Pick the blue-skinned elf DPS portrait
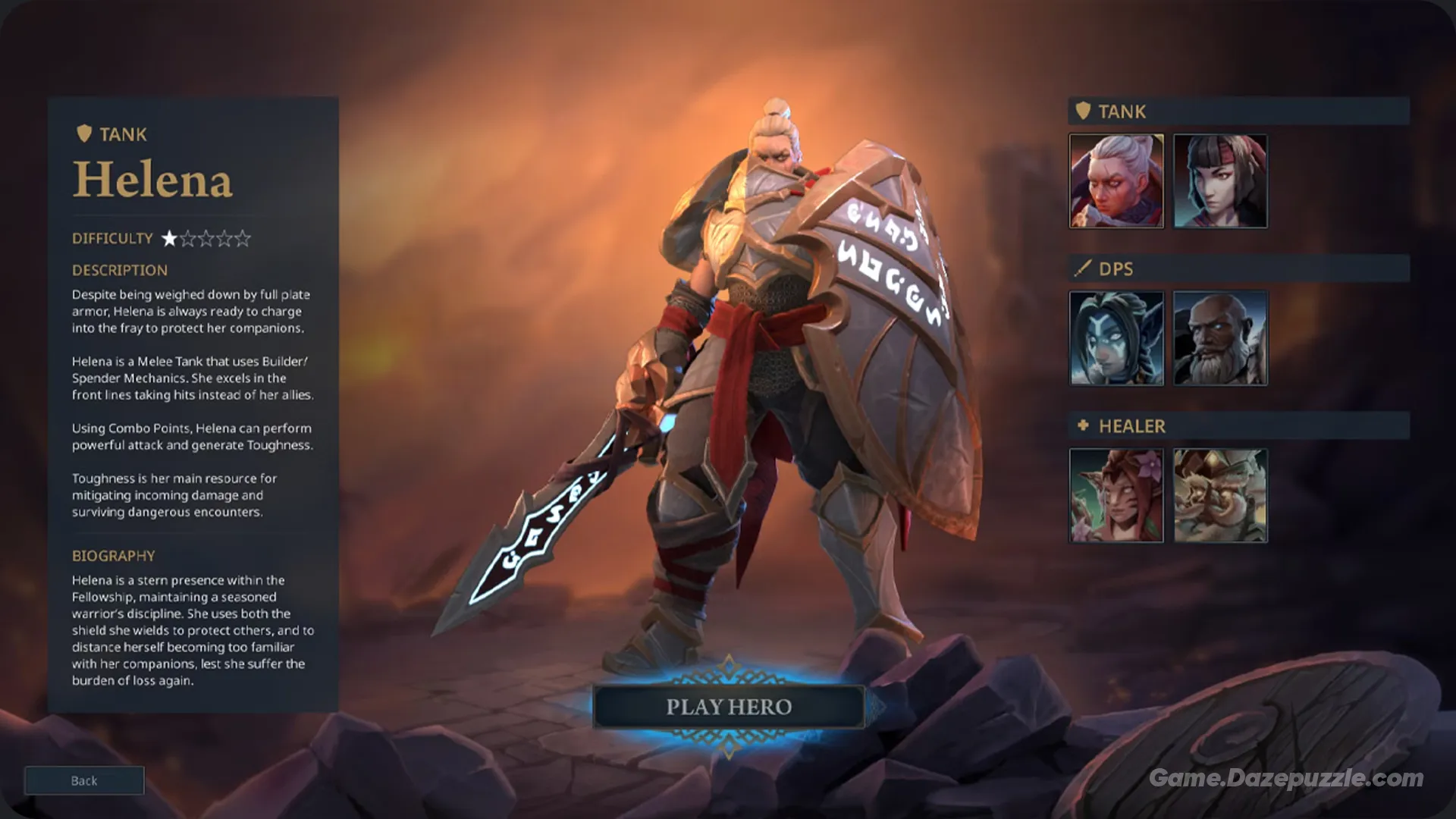The height and width of the screenshot is (819, 1456). 1116,338
